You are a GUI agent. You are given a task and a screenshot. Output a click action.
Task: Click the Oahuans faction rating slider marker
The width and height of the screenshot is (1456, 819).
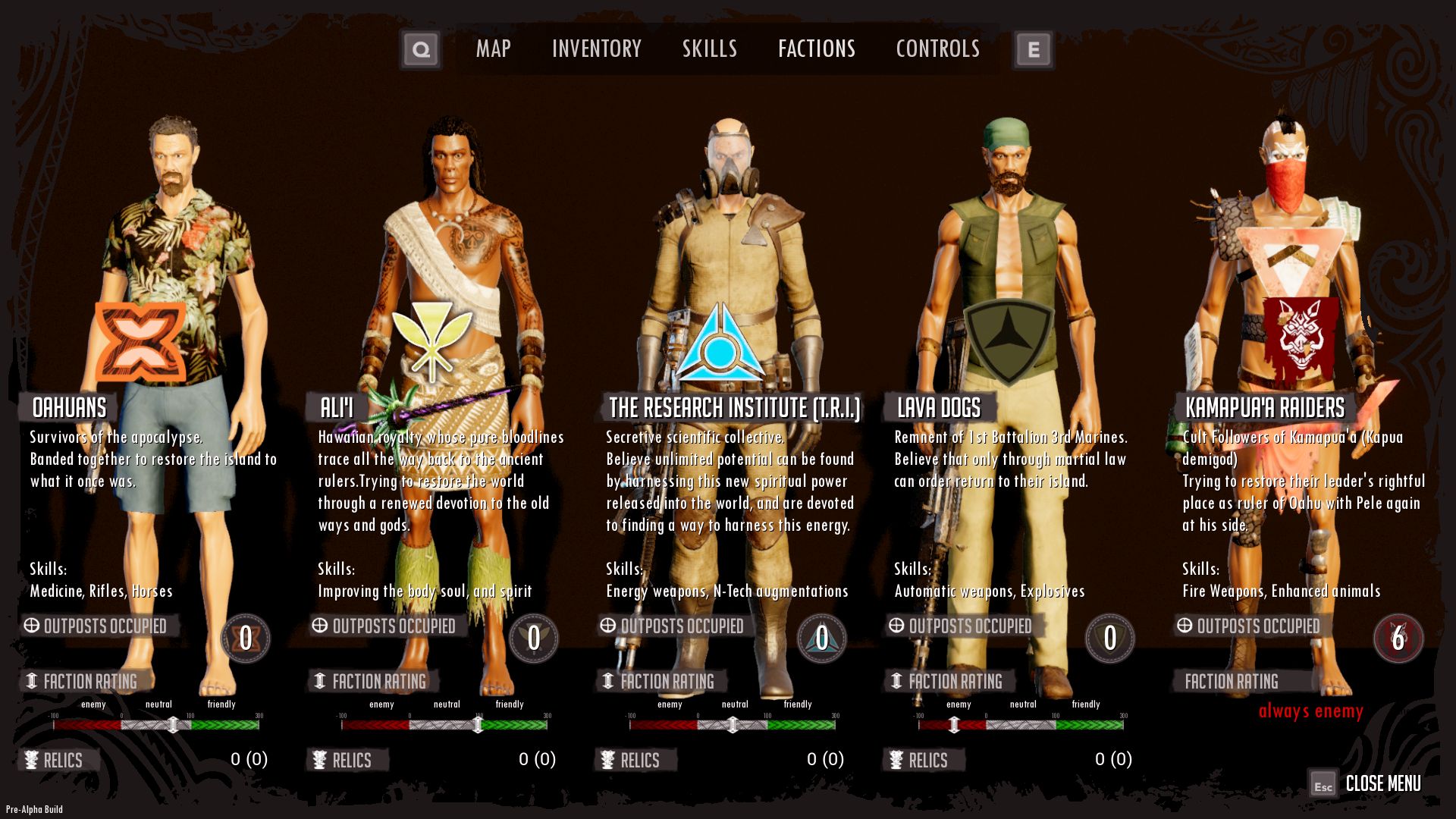point(173,724)
